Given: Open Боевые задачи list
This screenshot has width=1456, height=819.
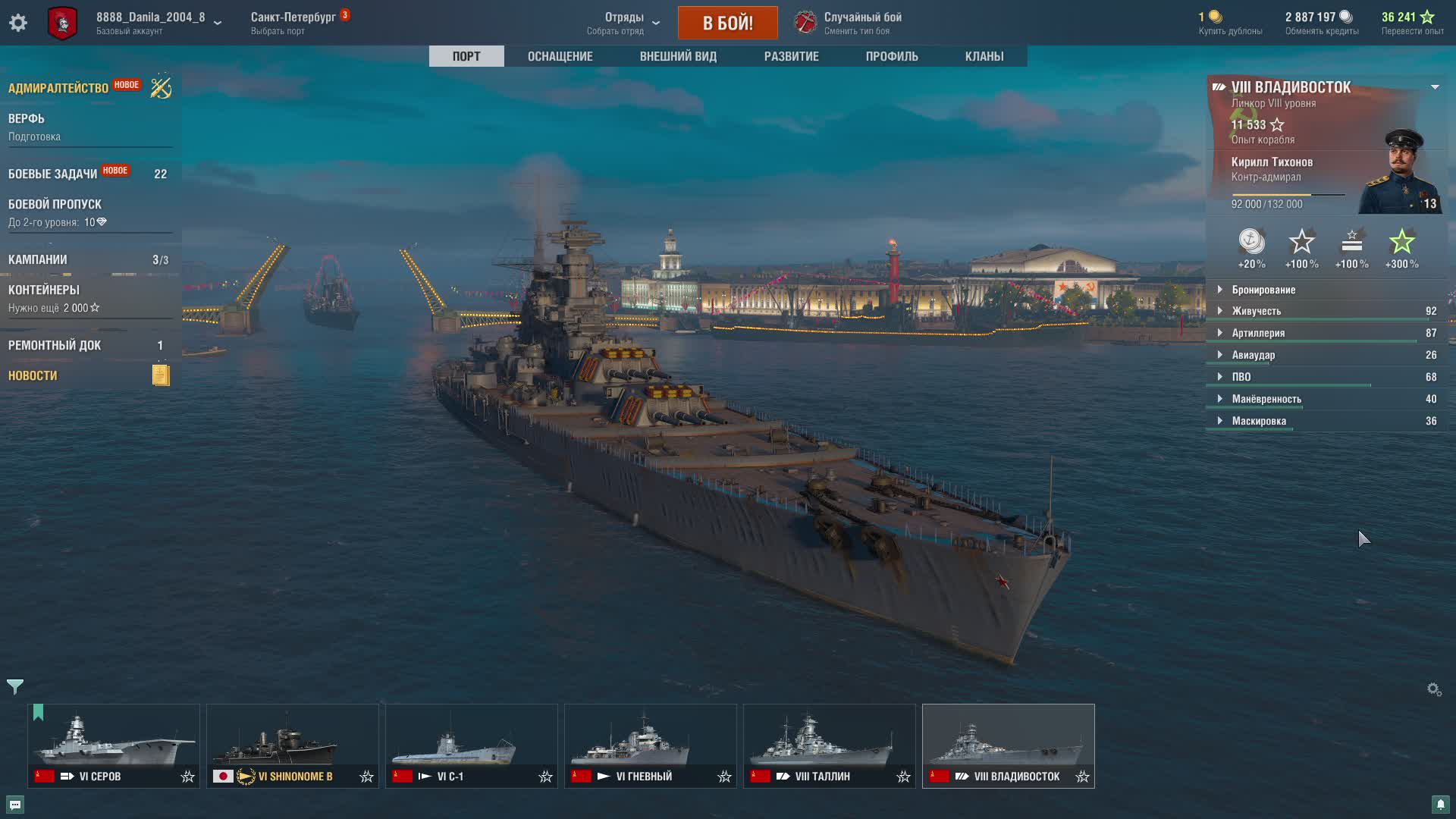Looking at the screenshot, I should pos(53,174).
